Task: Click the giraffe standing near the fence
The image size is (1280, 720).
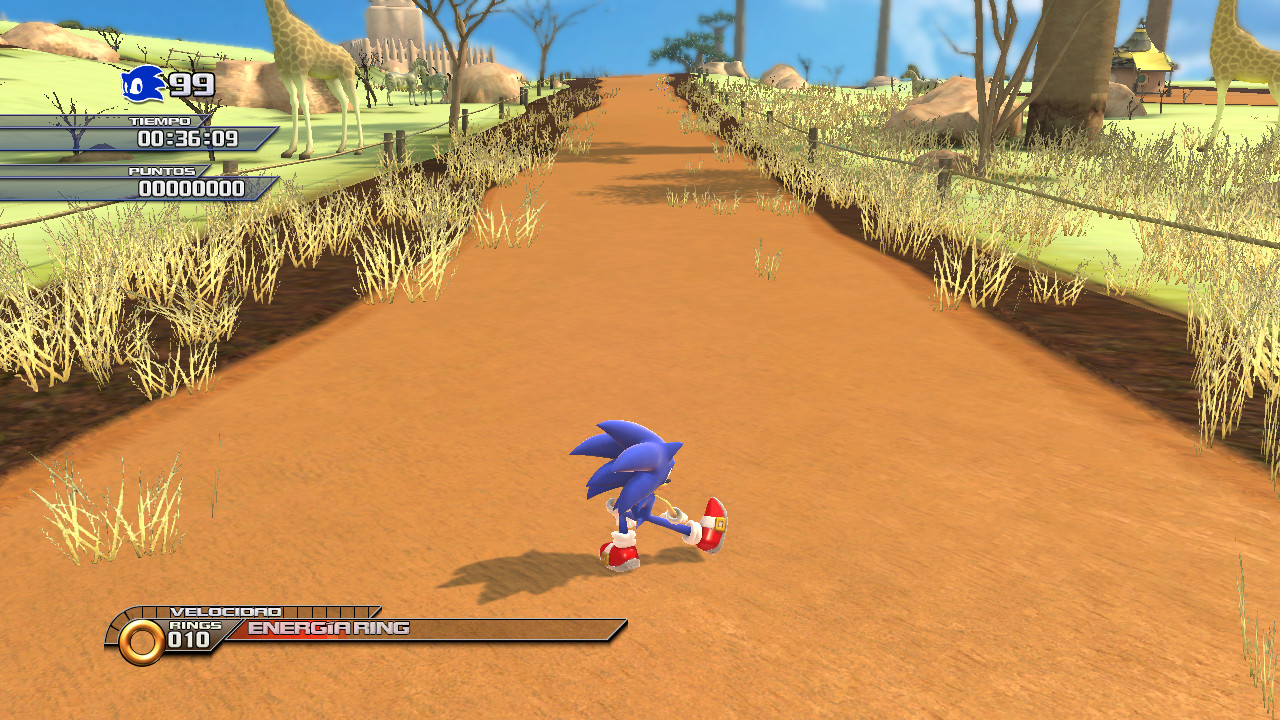Action: pos(310,60)
